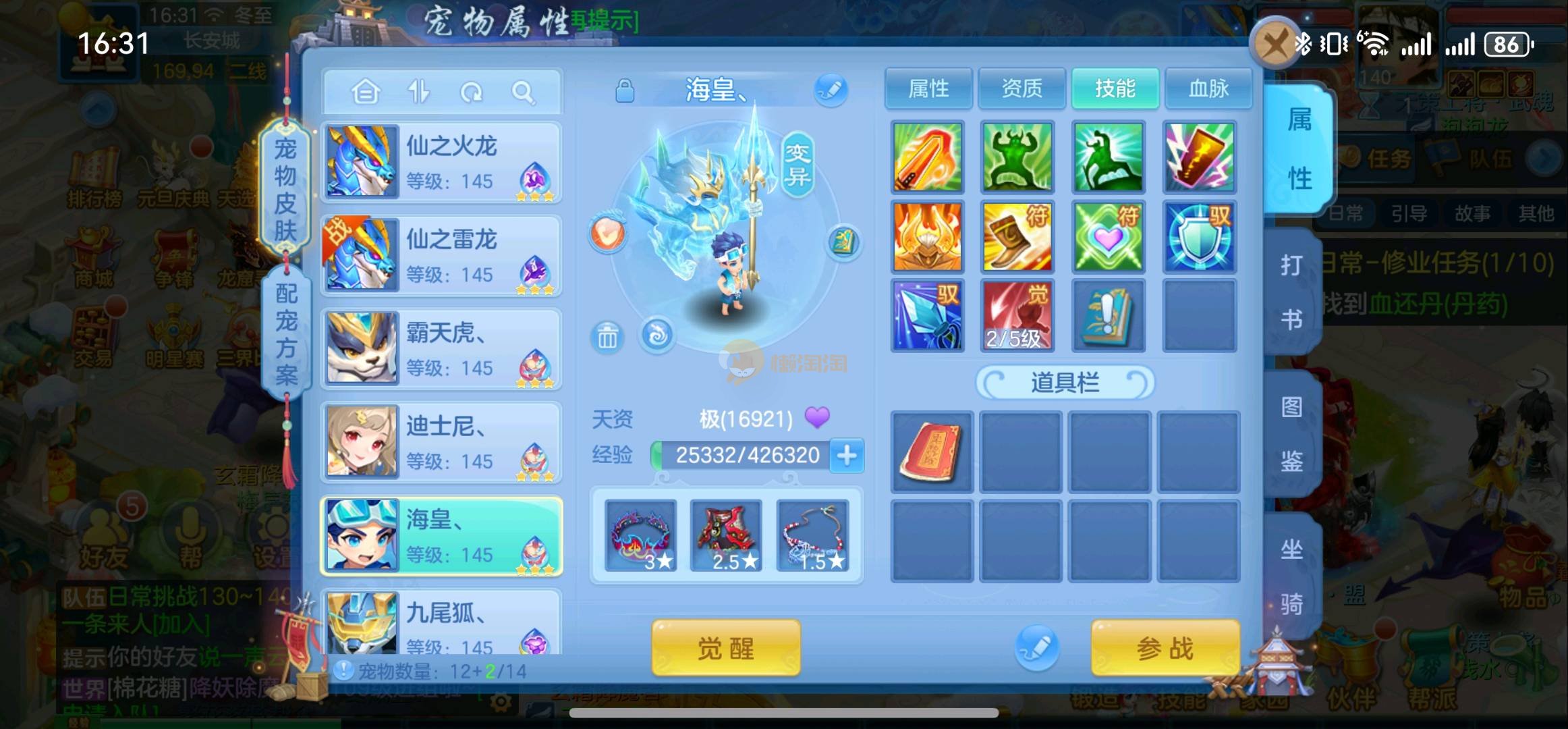Click the yellow 觉醒 button
This screenshot has width=1568, height=729.
click(726, 648)
